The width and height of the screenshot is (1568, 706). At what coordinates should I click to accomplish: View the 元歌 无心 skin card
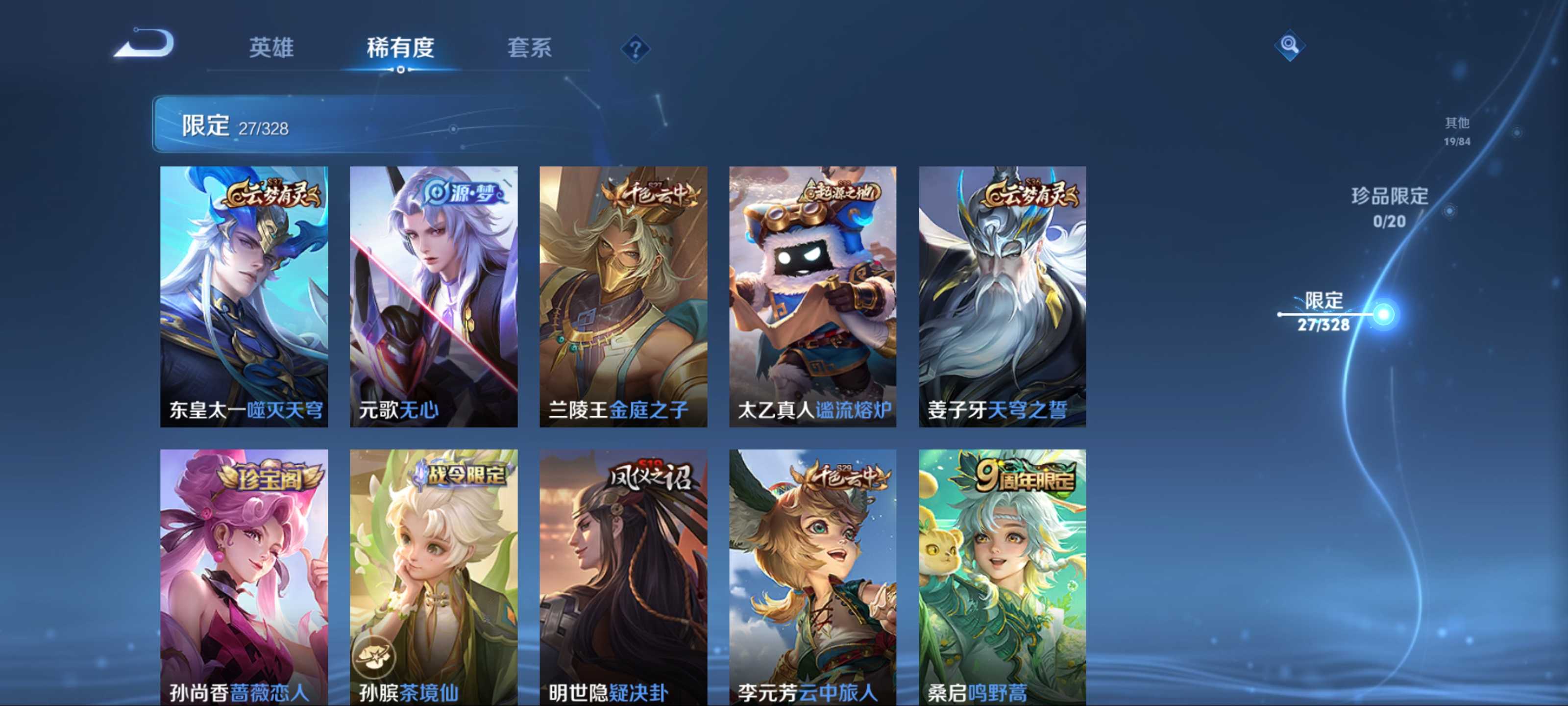tap(433, 296)
